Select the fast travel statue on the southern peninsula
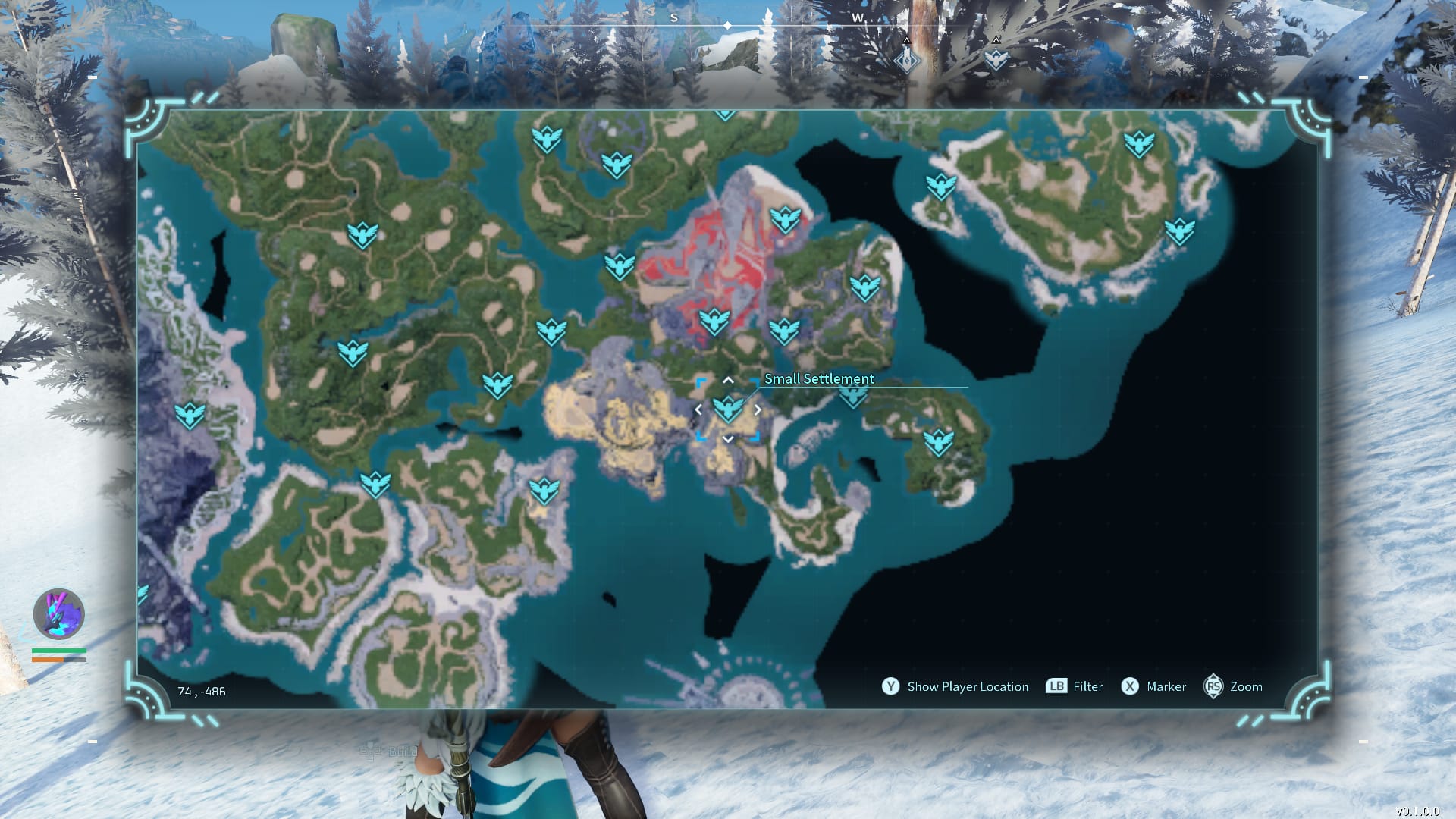Viewport: 1456px width, 819px height. click(x=544, y=491)
